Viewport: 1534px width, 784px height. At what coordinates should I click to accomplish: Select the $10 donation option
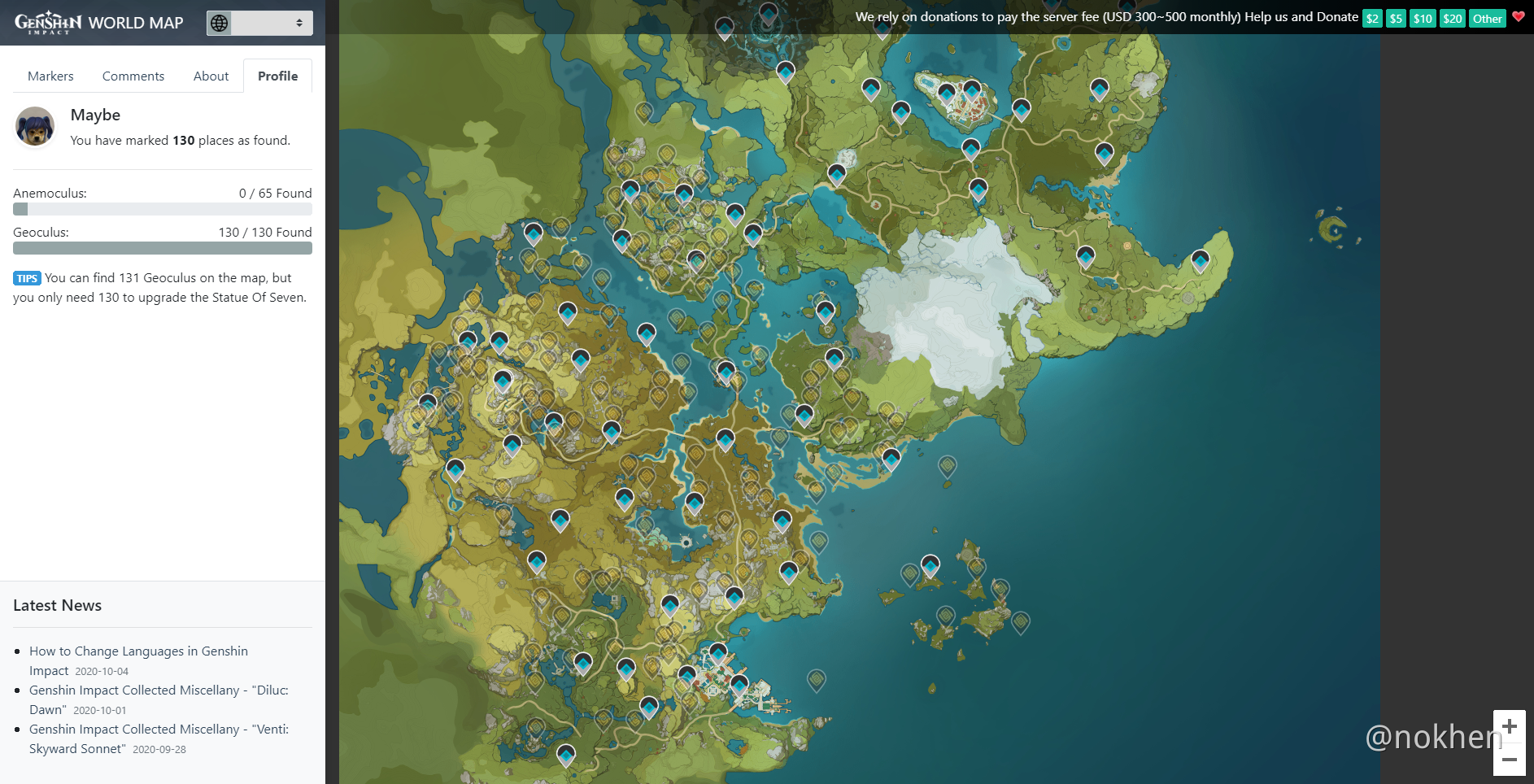coord(1423,18)
